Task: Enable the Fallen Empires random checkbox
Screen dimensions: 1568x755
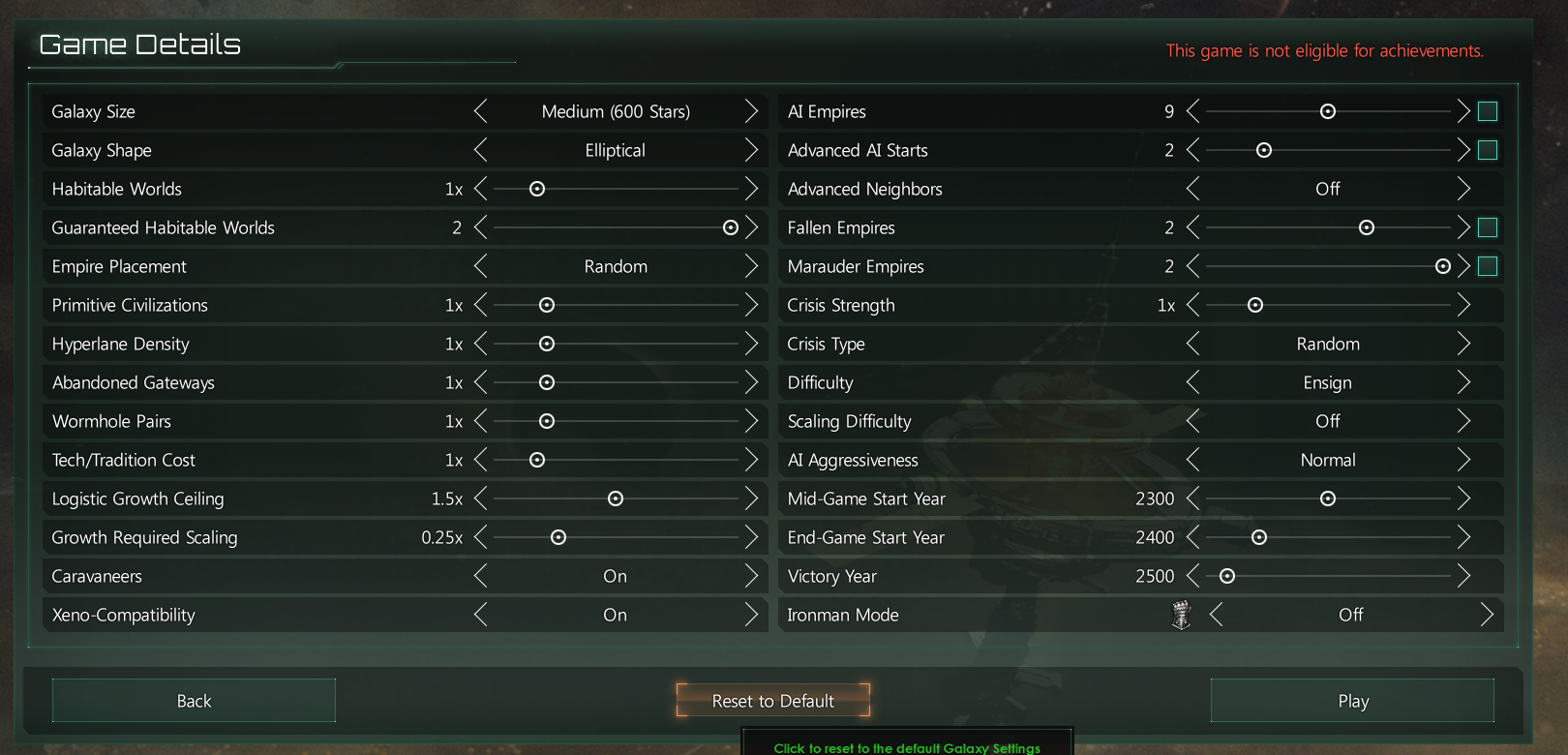Action: [1488, 227]
